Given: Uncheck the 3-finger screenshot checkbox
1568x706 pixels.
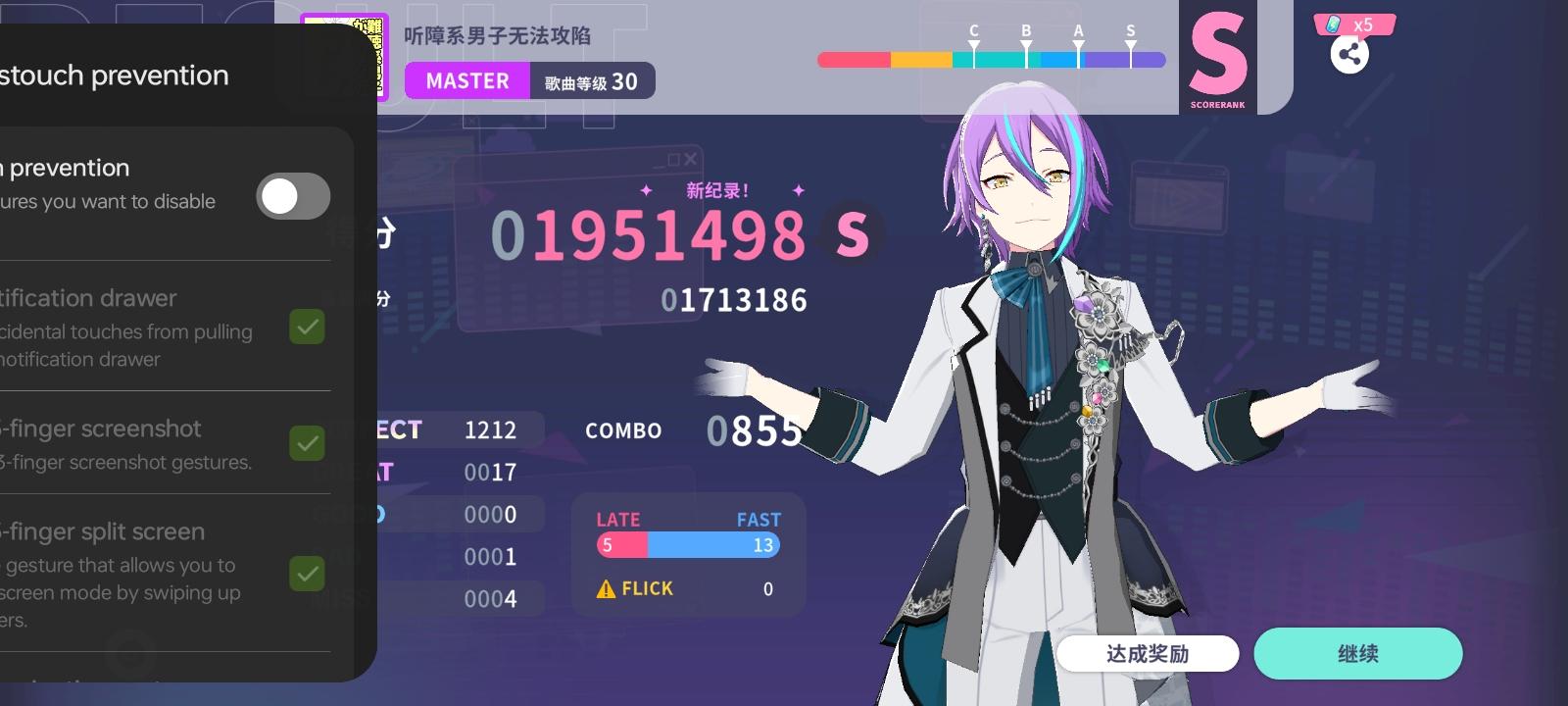Looking at the screenshot, I should pos(307,443).
